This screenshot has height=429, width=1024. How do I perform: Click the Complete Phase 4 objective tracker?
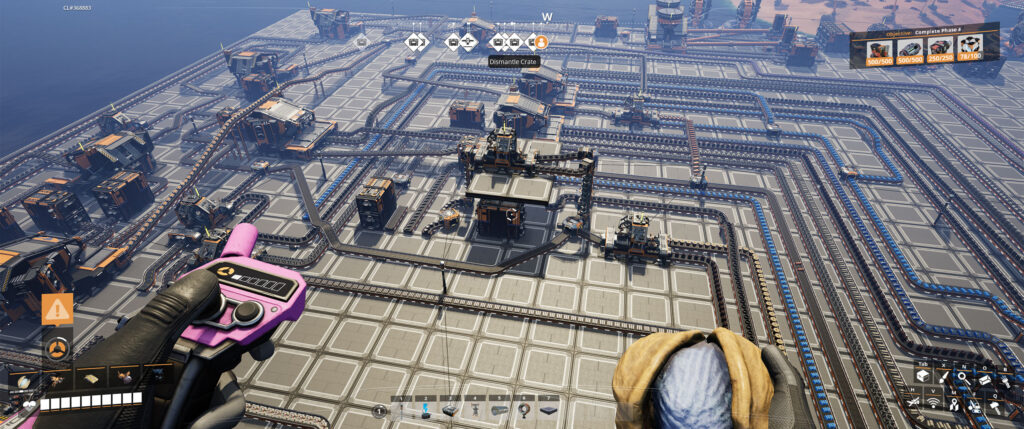pyautogui.click(x=924, y=45)
